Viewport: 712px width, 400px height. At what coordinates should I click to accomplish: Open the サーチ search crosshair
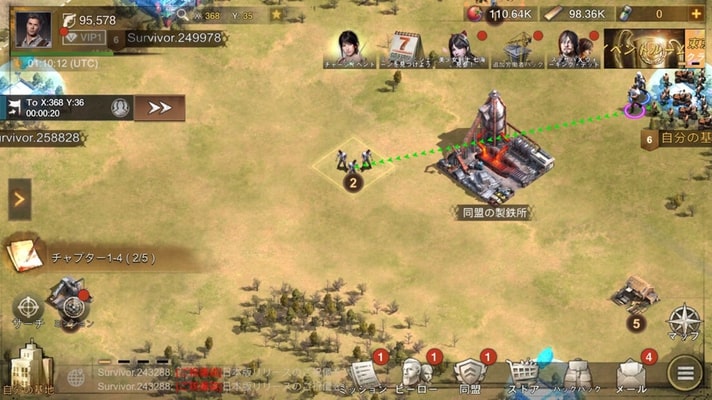pos(28,308)
